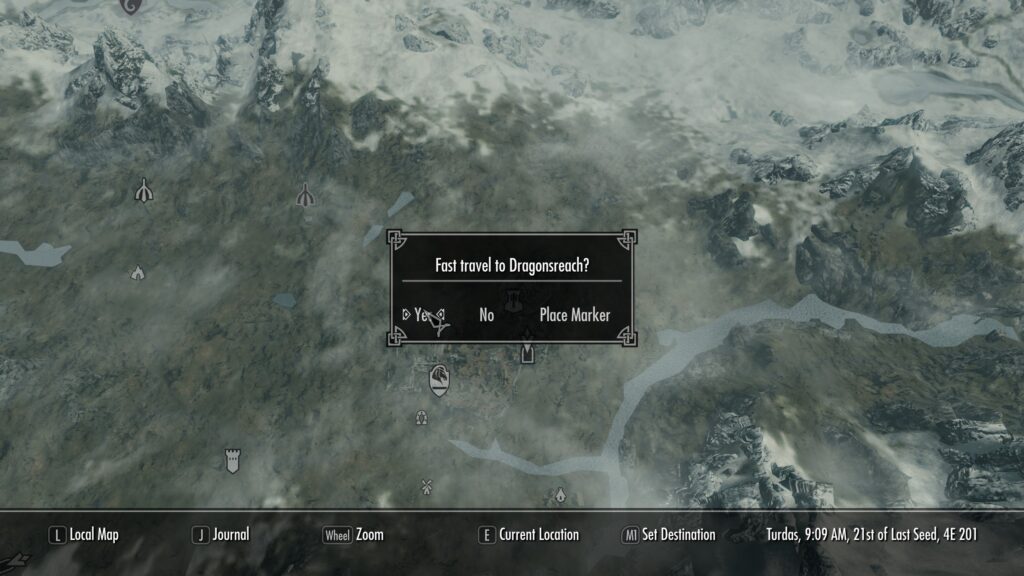Screen dimensions: 1024x576
Task: Select the dark undiscovered arched ruin marker
Action: click(305, 194)
